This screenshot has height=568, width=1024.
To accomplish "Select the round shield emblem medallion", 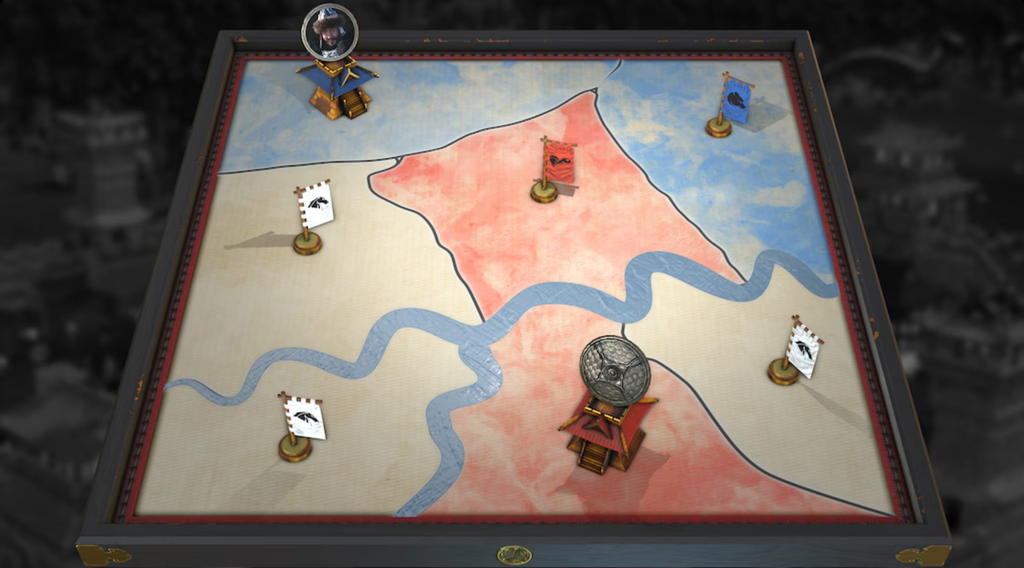I will pyautogui.click(x=615, y=370).
